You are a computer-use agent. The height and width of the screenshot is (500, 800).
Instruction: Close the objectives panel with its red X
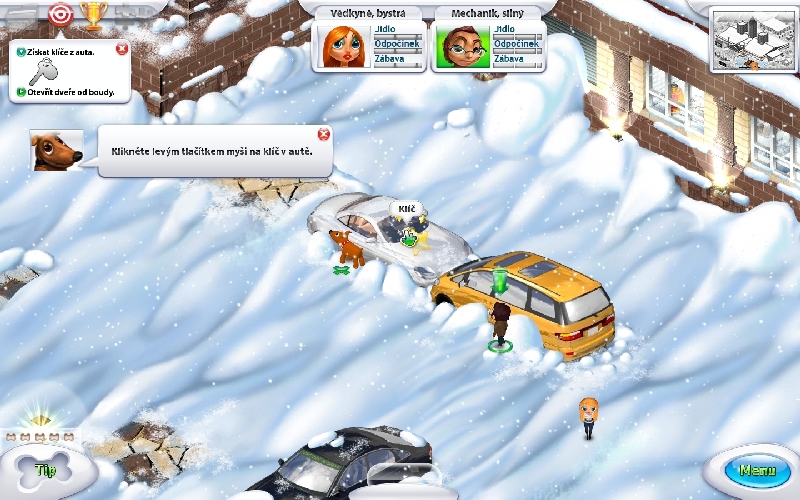pos(121,48)
